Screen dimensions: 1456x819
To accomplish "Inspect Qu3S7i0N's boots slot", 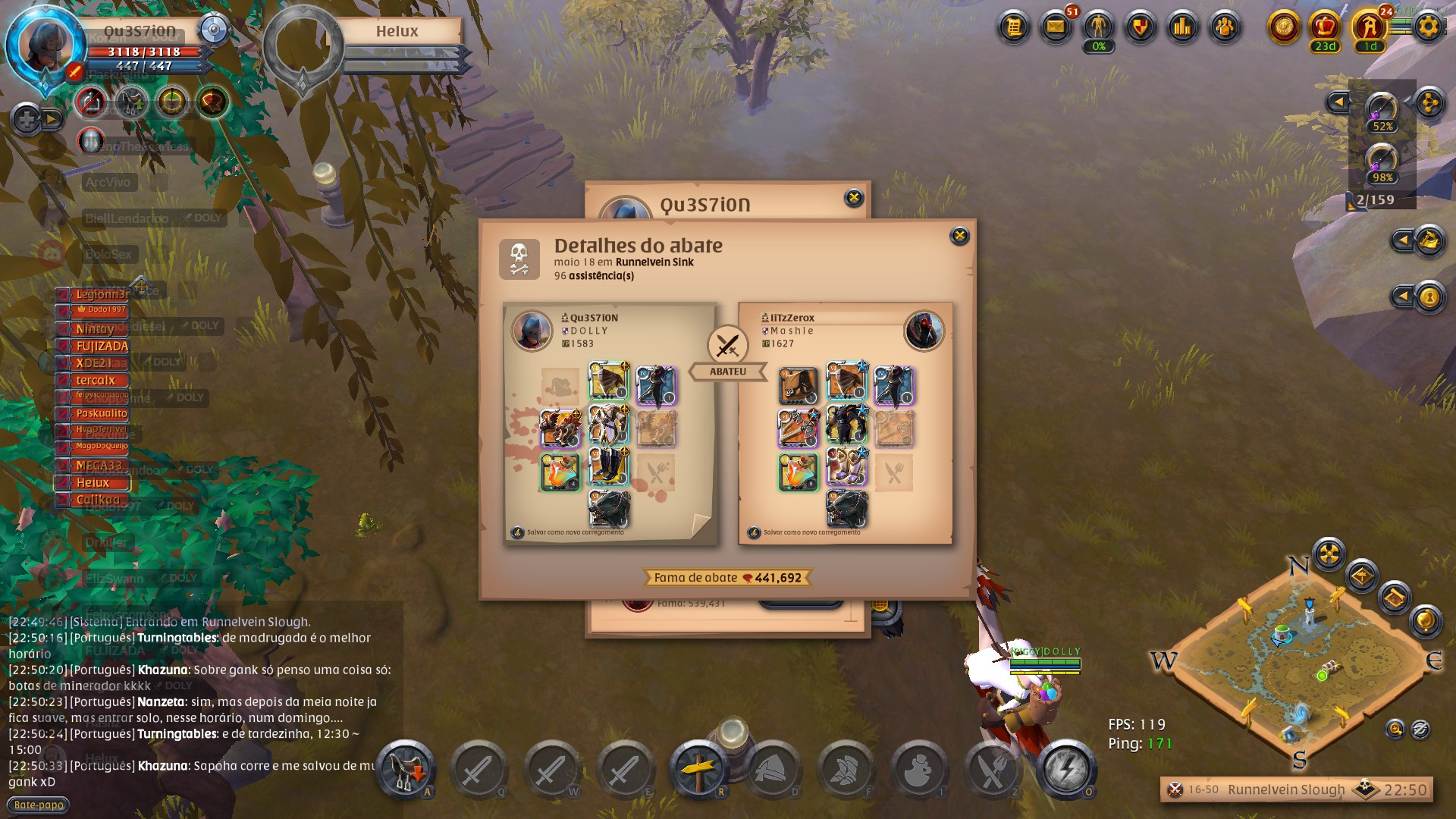I will pos(608,466).
